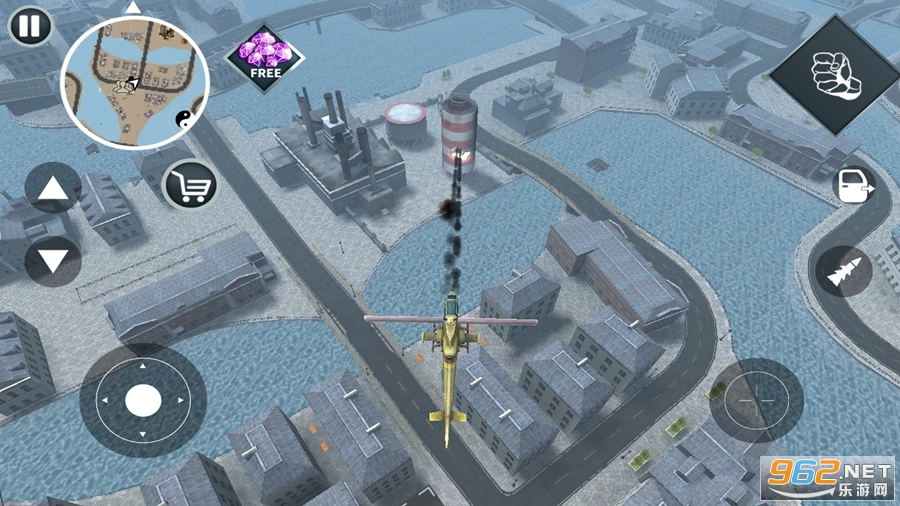This screenshot has height=506, width=900.
Task: Pause the game
Action: point(31,26)
